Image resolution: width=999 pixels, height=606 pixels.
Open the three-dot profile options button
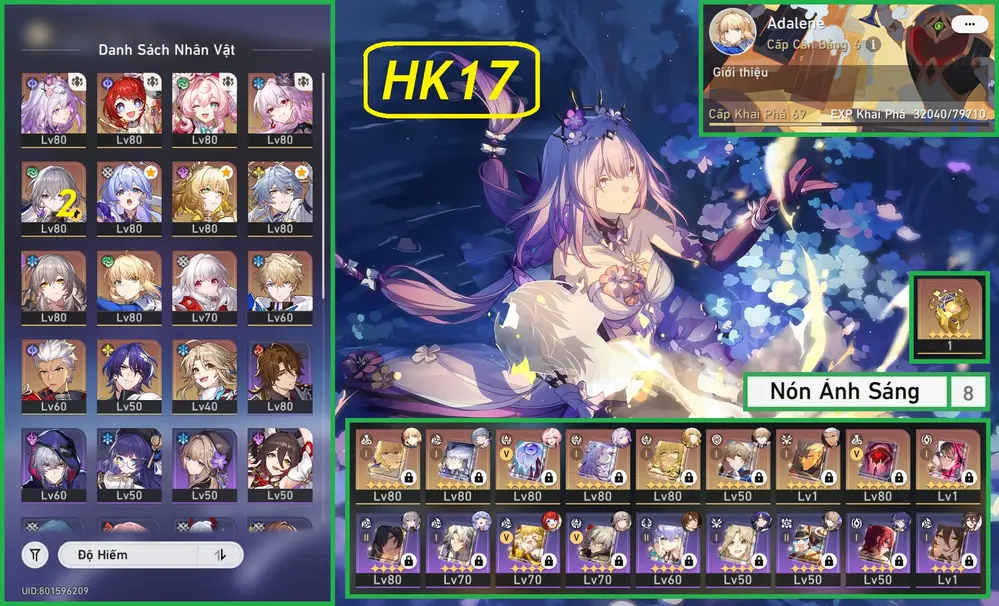(965, 24)
